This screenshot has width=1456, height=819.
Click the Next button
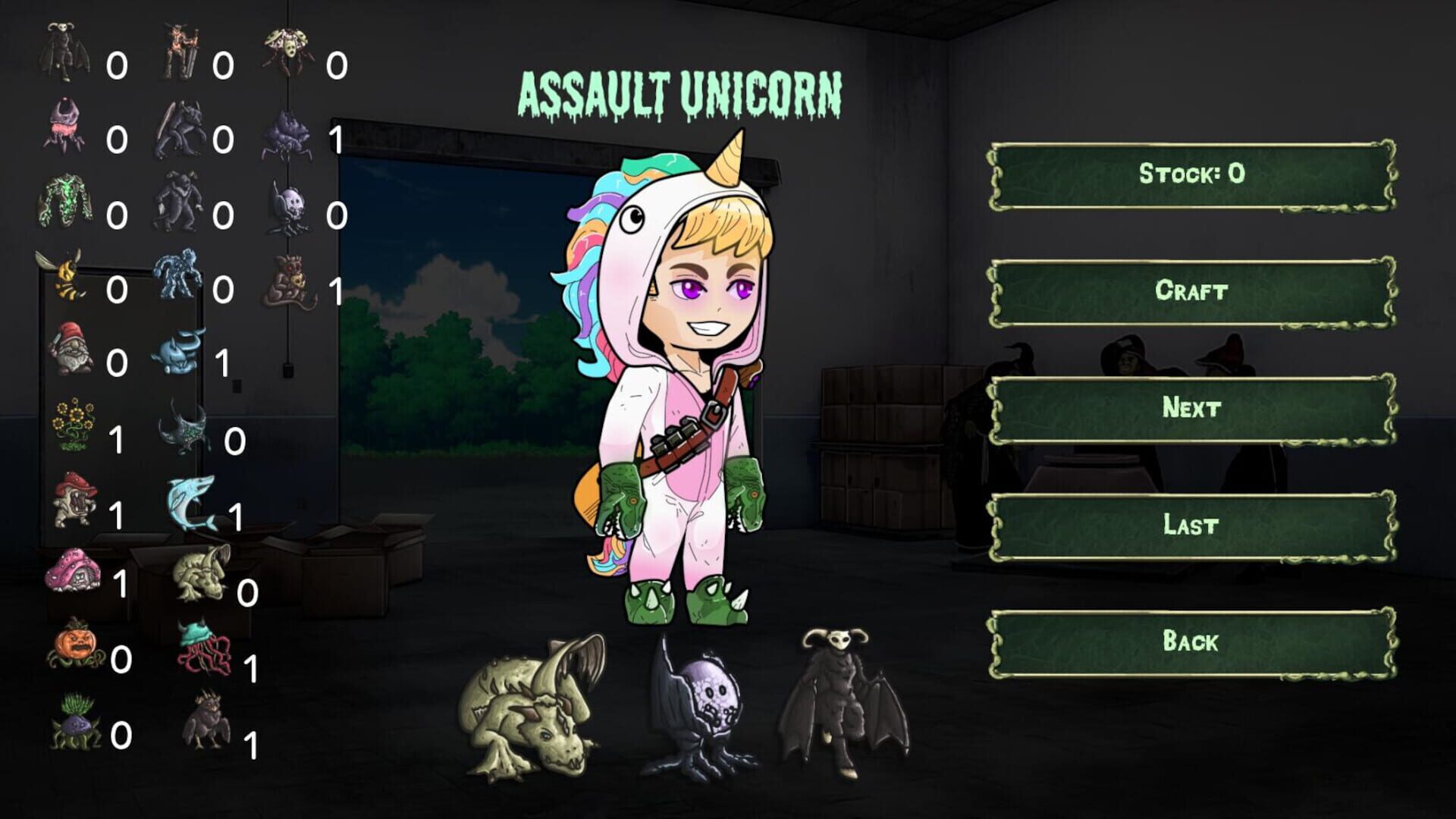coord(1194,406)
